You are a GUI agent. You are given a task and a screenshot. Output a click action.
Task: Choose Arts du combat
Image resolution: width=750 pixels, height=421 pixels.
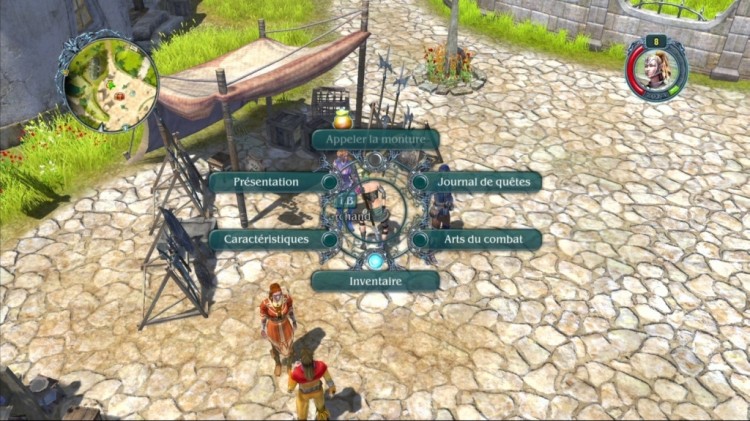tap(483, 240)
